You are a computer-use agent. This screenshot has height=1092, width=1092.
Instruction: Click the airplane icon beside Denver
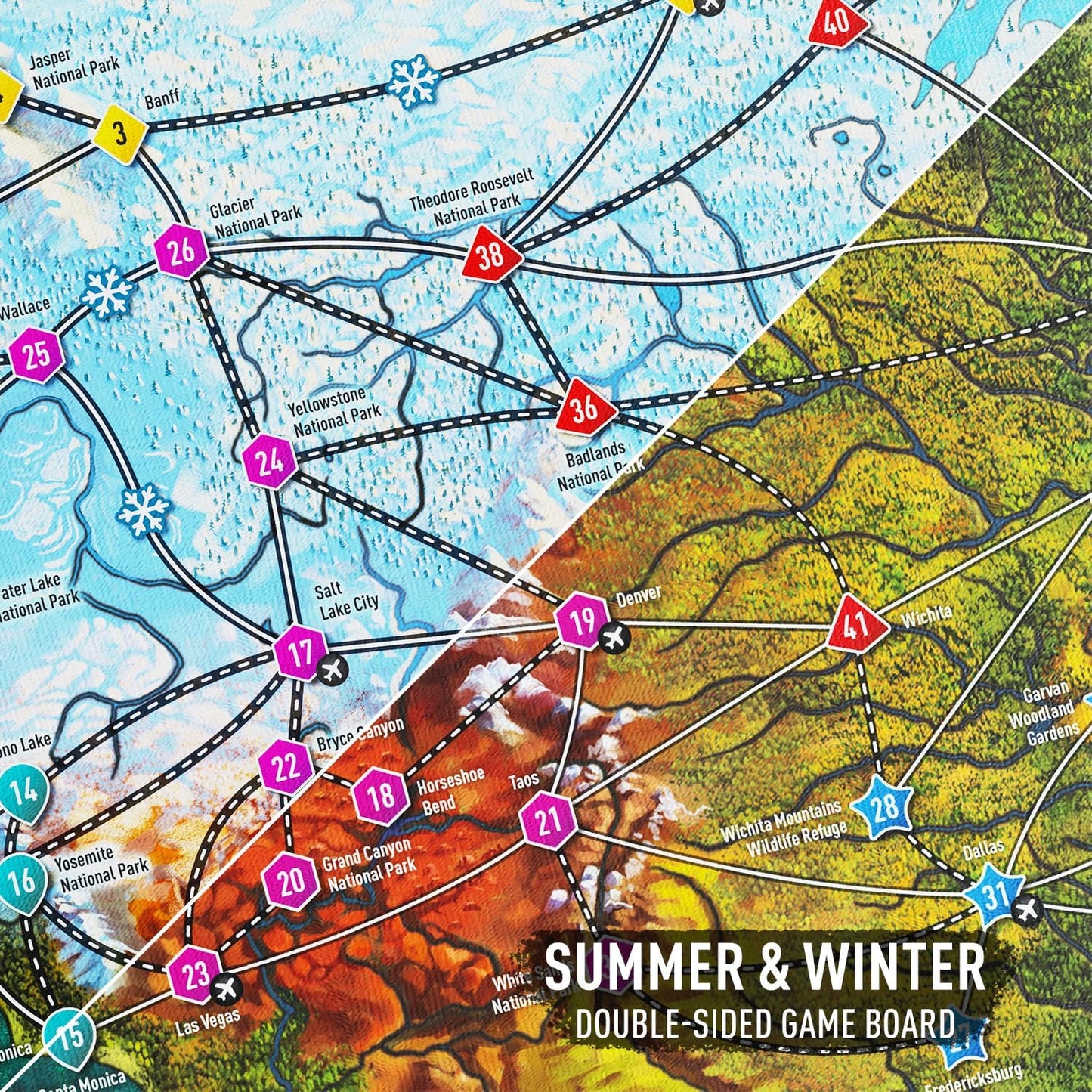tap(616, 639)
